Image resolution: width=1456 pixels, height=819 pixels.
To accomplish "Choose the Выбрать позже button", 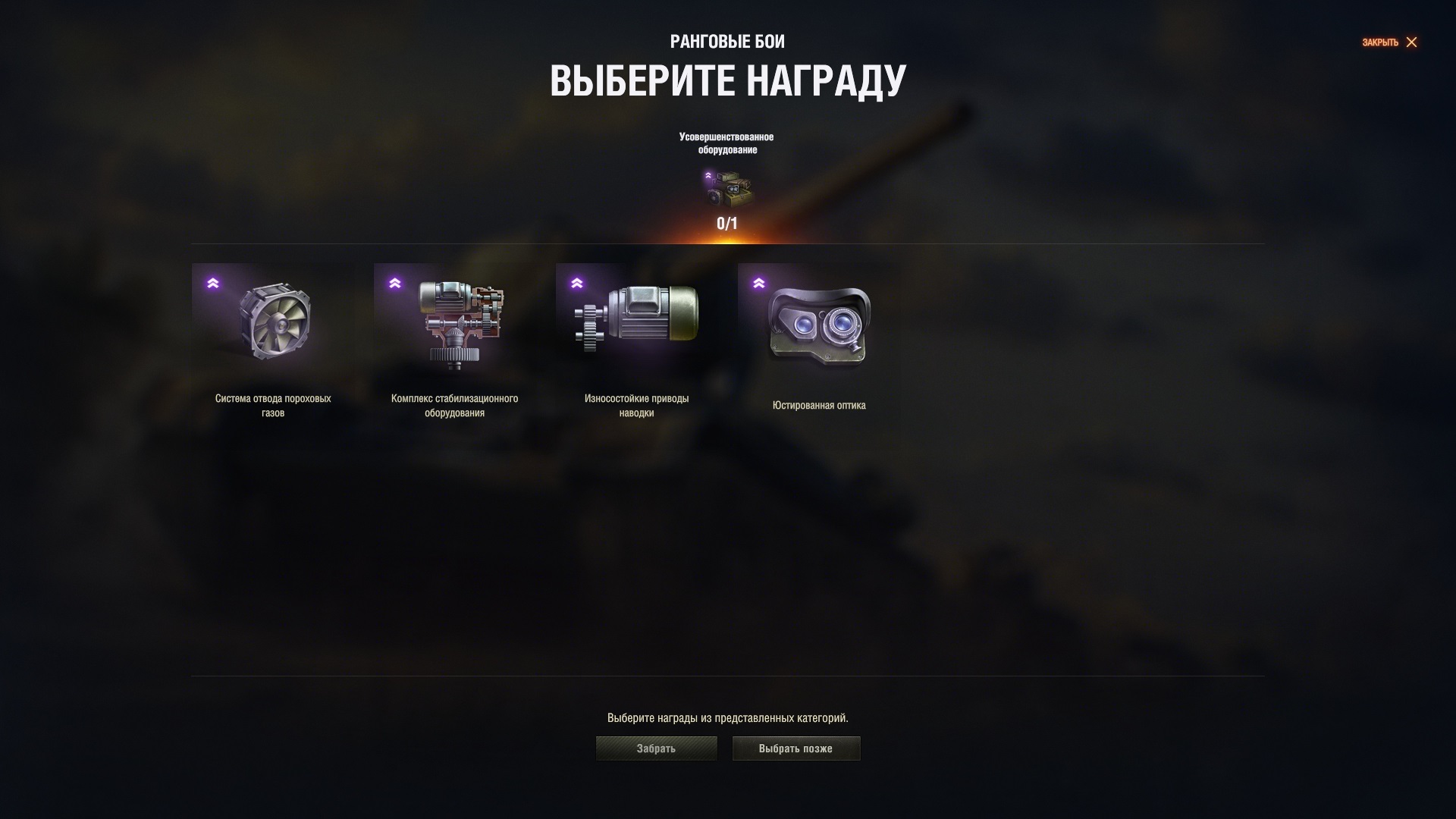I will click(x=795, y=748).
